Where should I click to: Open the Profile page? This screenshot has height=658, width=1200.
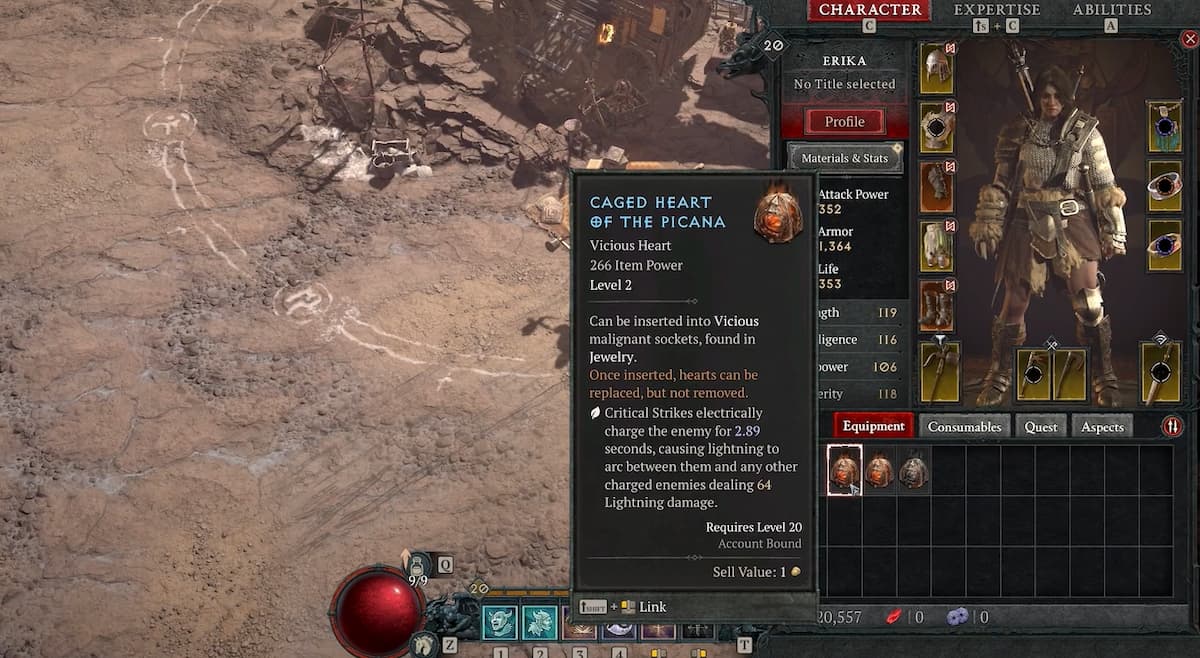(x=844, y=122)
